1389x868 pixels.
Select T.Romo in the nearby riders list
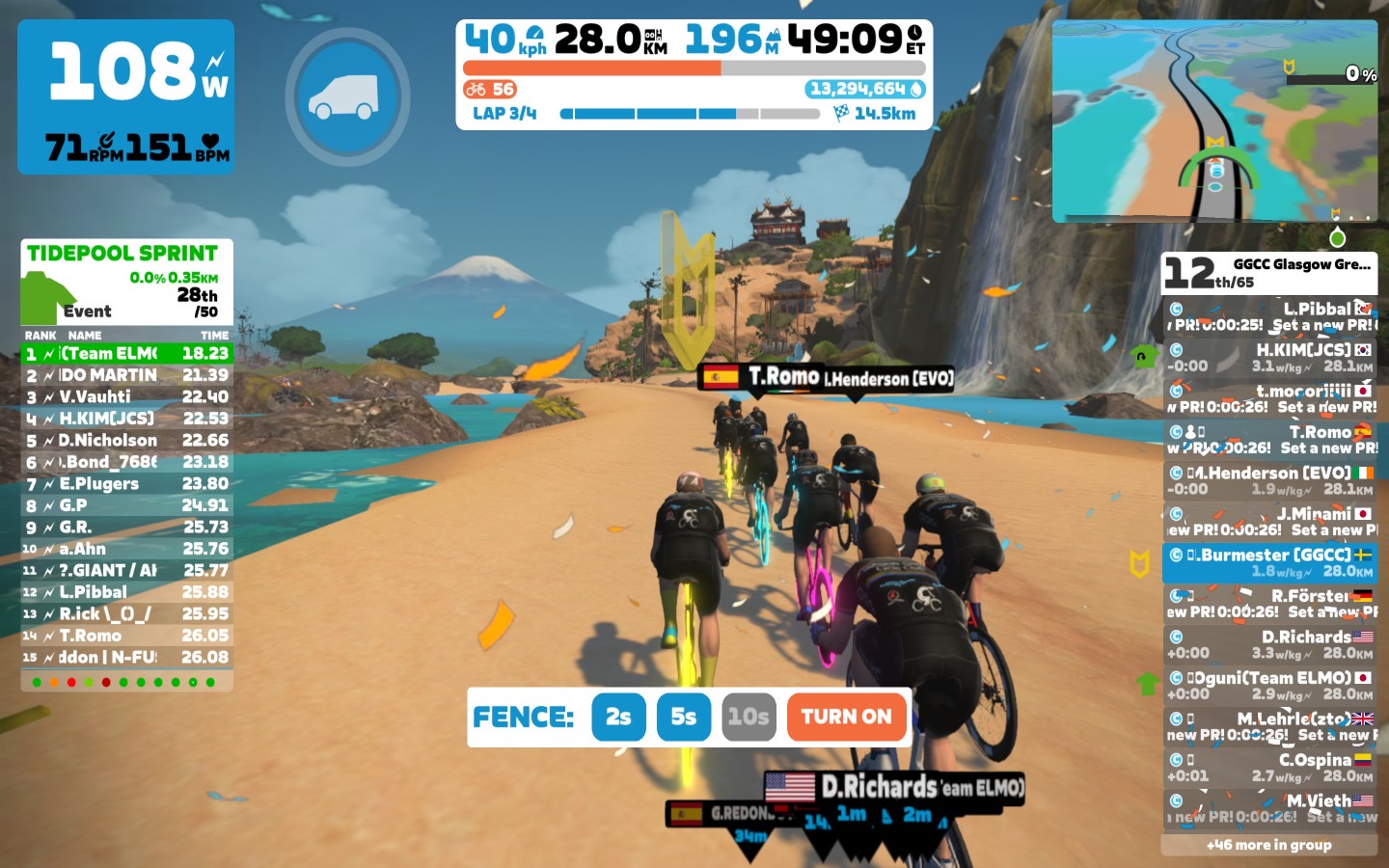[x=1269, y=440]
